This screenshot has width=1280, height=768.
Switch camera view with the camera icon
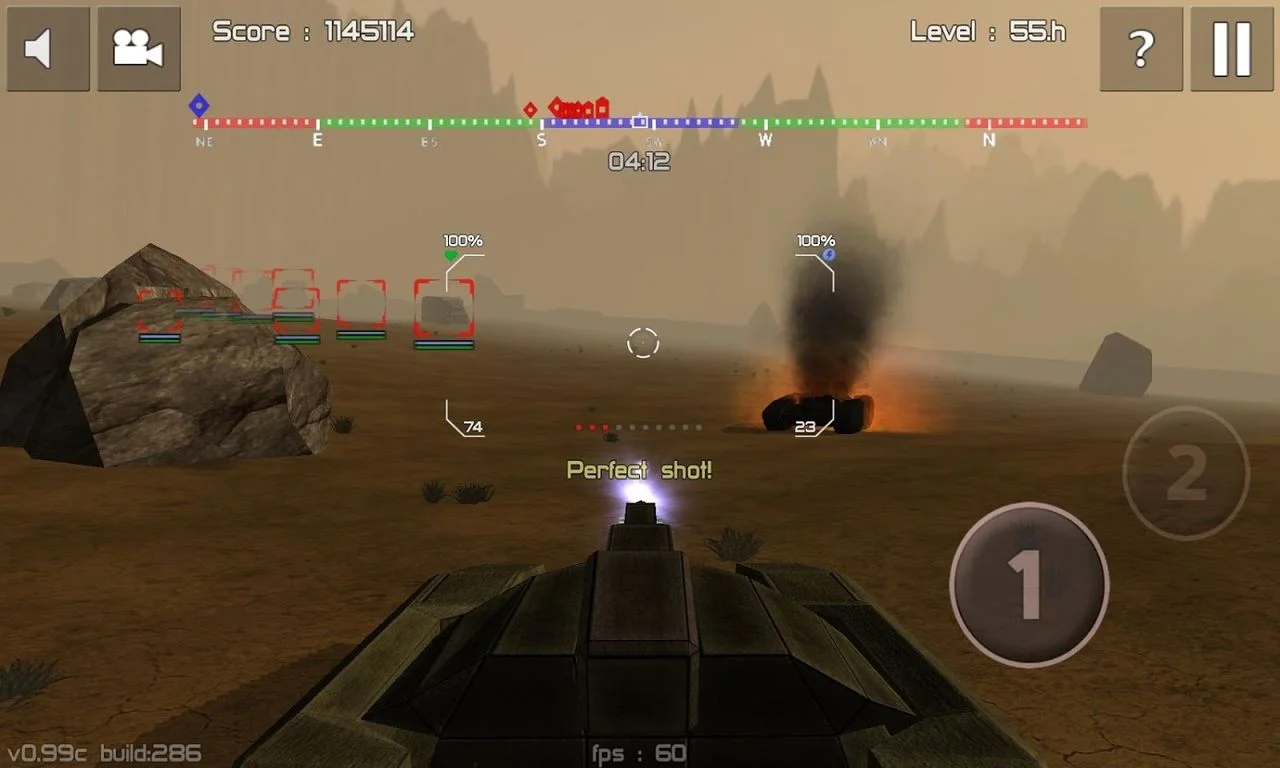(138, 48)
